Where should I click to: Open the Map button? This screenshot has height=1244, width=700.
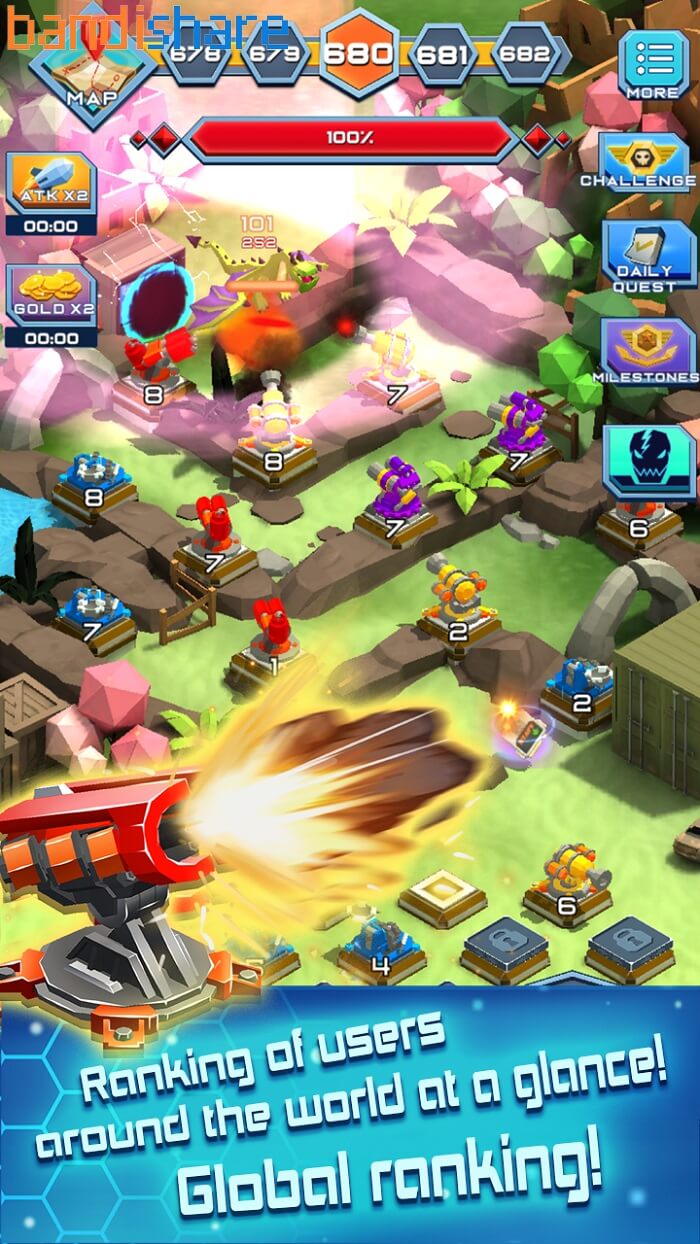91,72
